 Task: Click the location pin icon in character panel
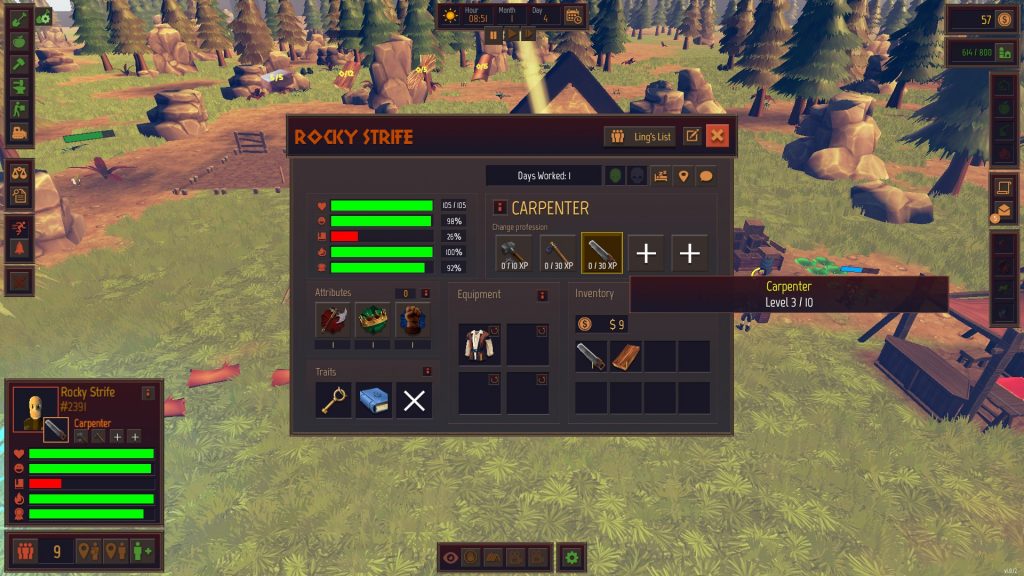click(x=684, y=176)
